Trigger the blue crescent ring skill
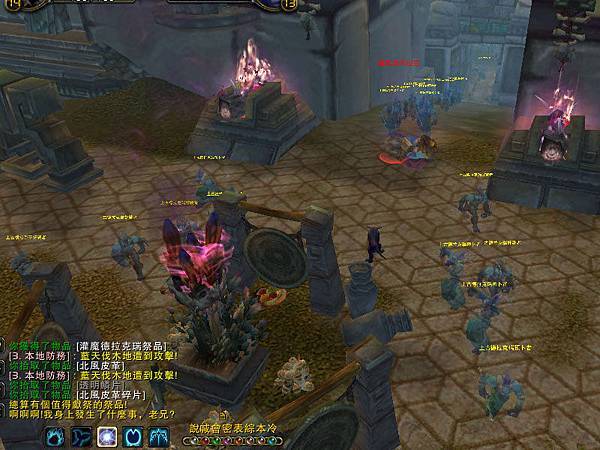This screenshot has width=600, height=450. coord(133,436)
